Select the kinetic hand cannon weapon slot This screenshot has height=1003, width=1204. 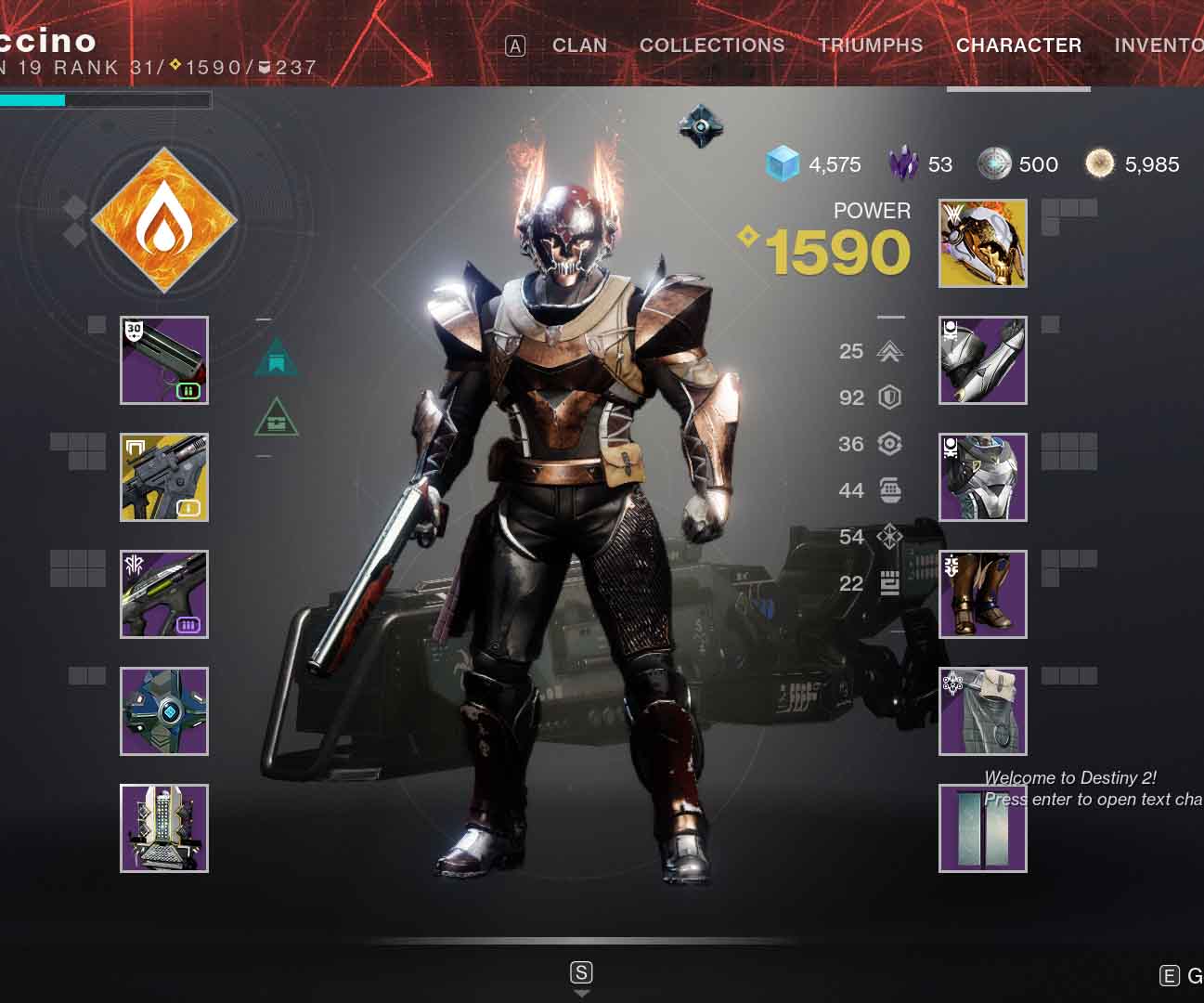(163, 360)
